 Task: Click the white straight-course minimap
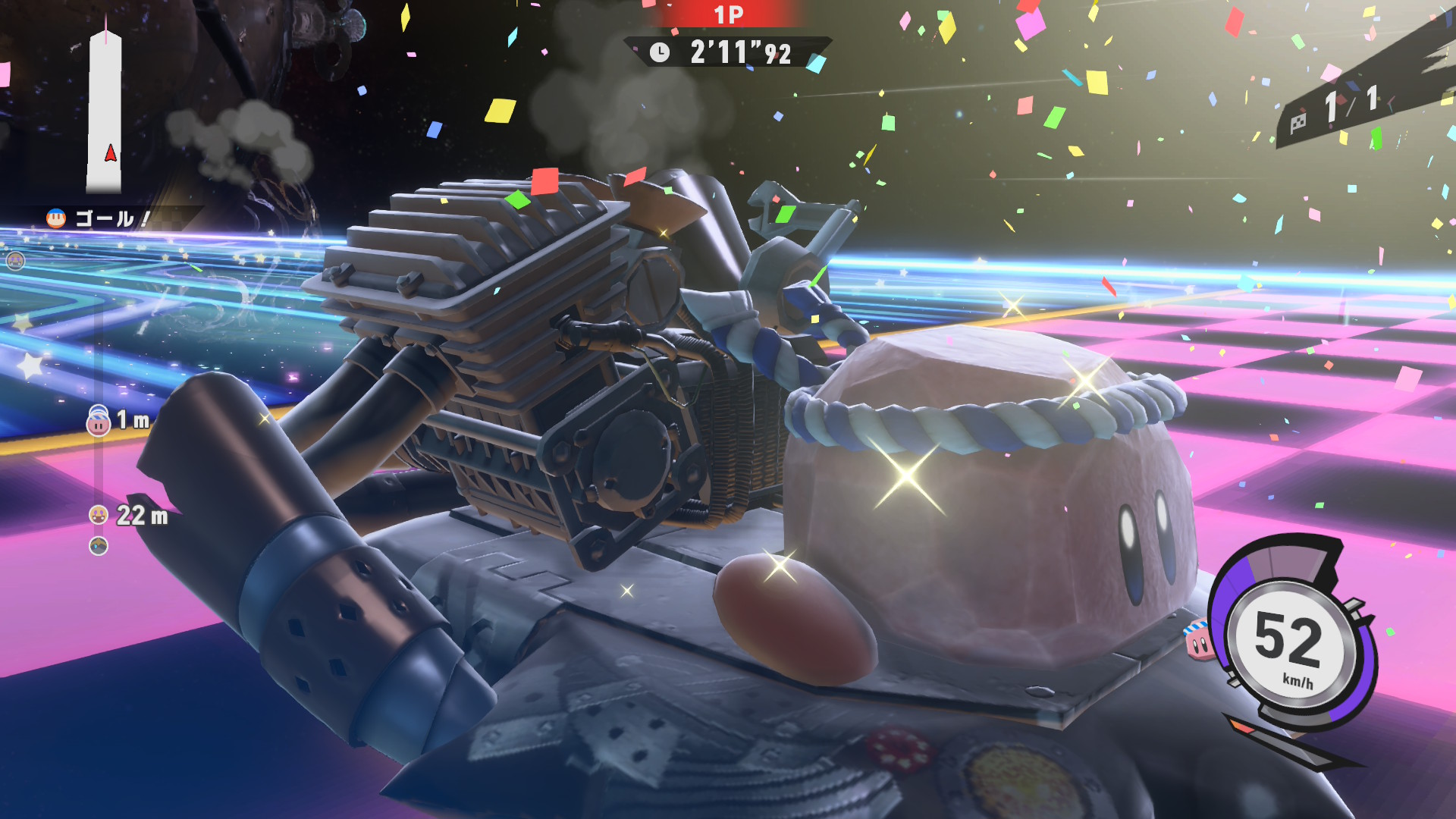[x=105, y=112]
